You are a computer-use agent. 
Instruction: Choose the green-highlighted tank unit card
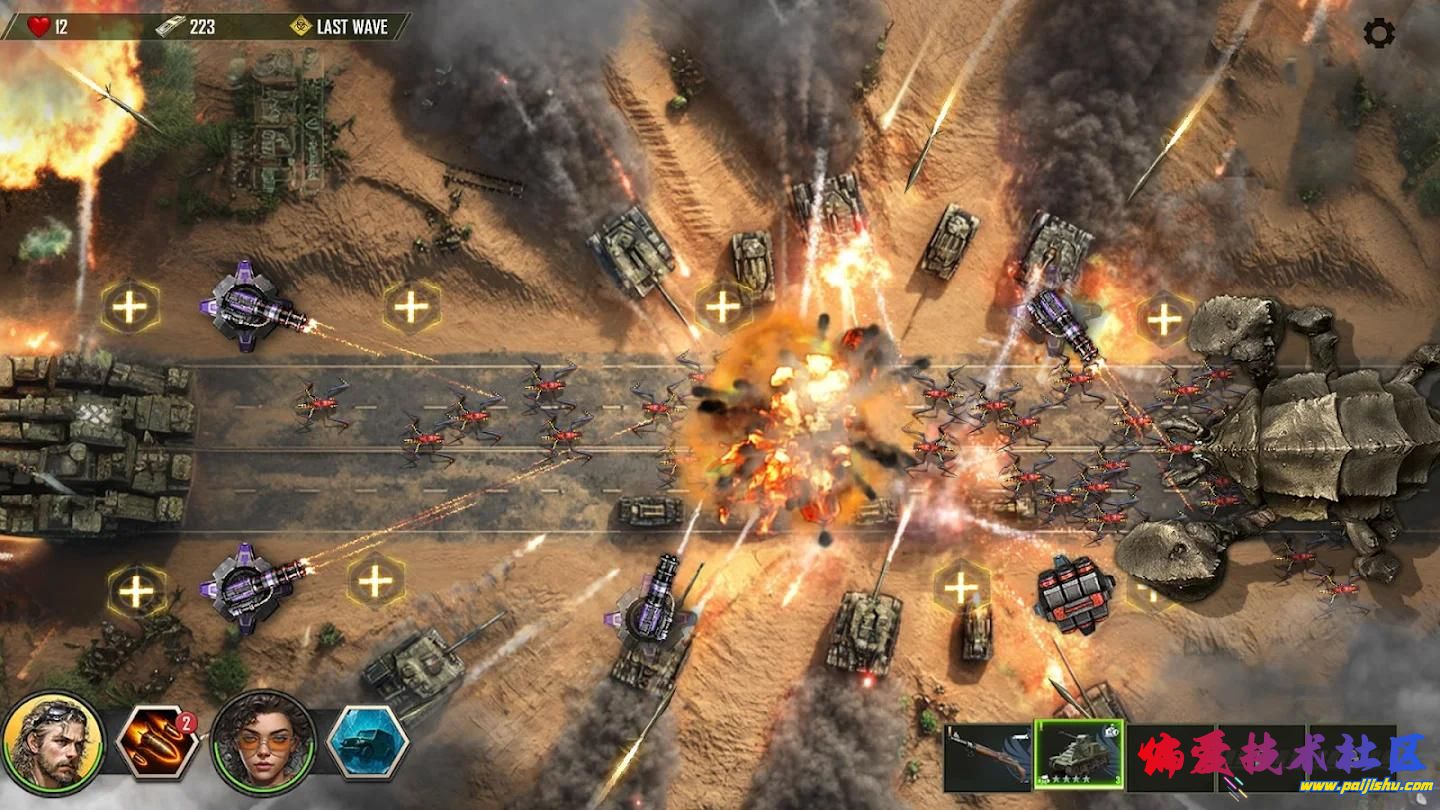point(1078,755)
